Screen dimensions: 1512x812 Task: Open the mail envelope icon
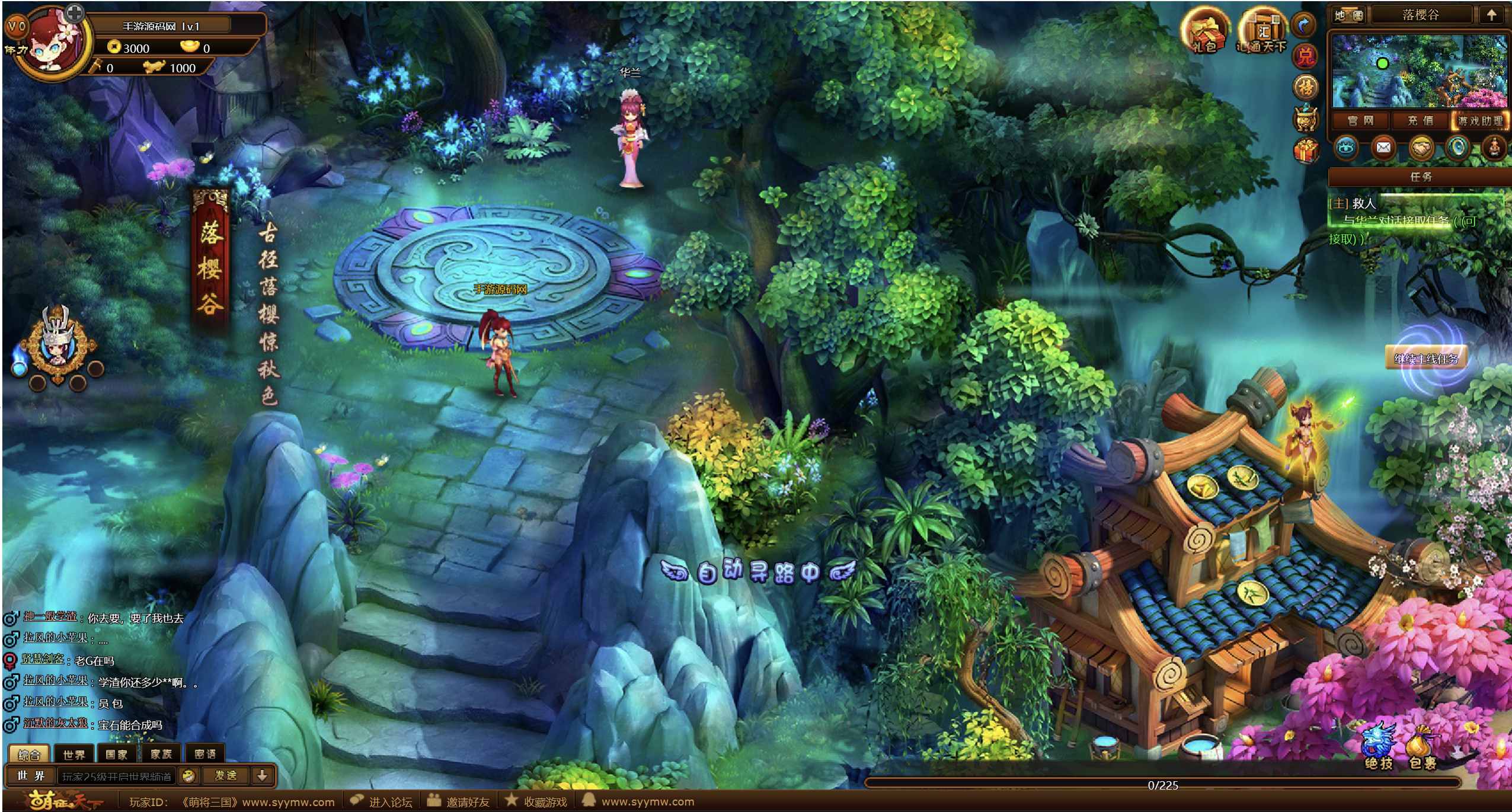(1383, 148)
